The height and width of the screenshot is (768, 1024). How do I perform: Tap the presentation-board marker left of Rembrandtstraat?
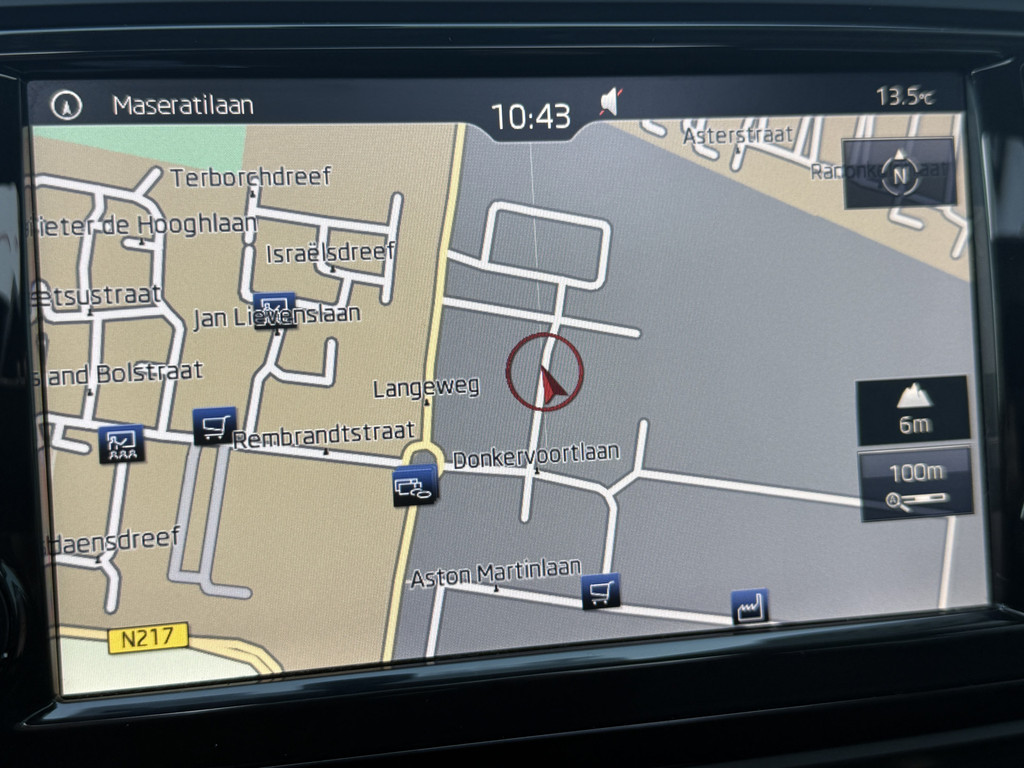122,443
